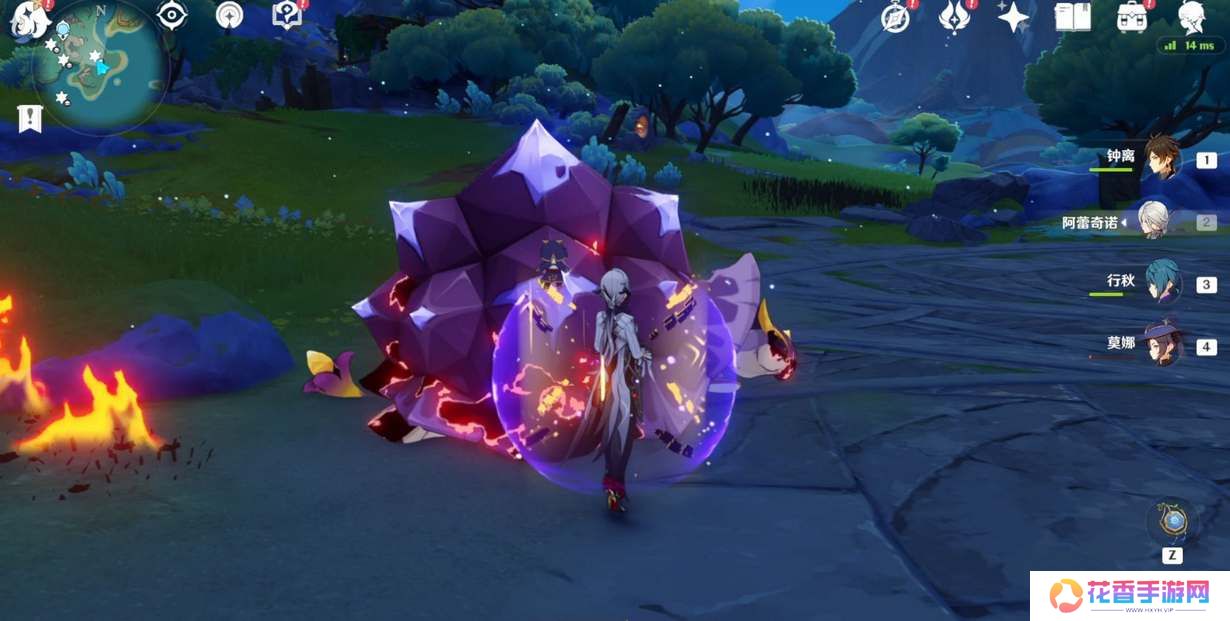Open the adventurer handbook book icon

click(1073, 17)
